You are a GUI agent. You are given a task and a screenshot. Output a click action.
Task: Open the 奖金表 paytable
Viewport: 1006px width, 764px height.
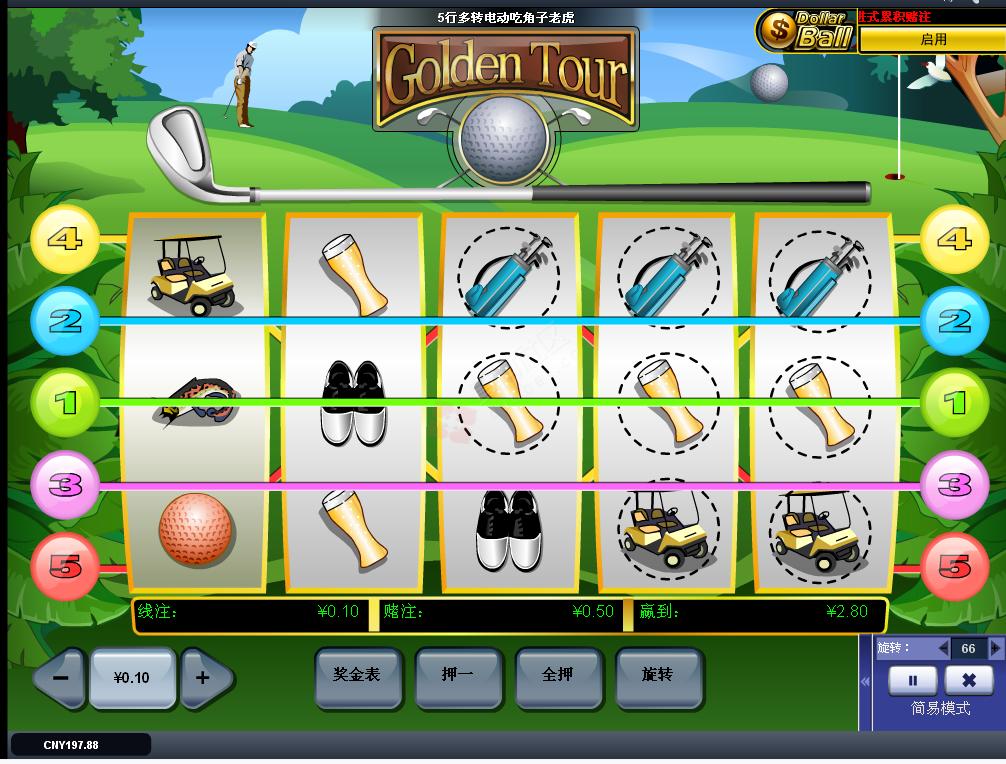[x=357, y=676]
